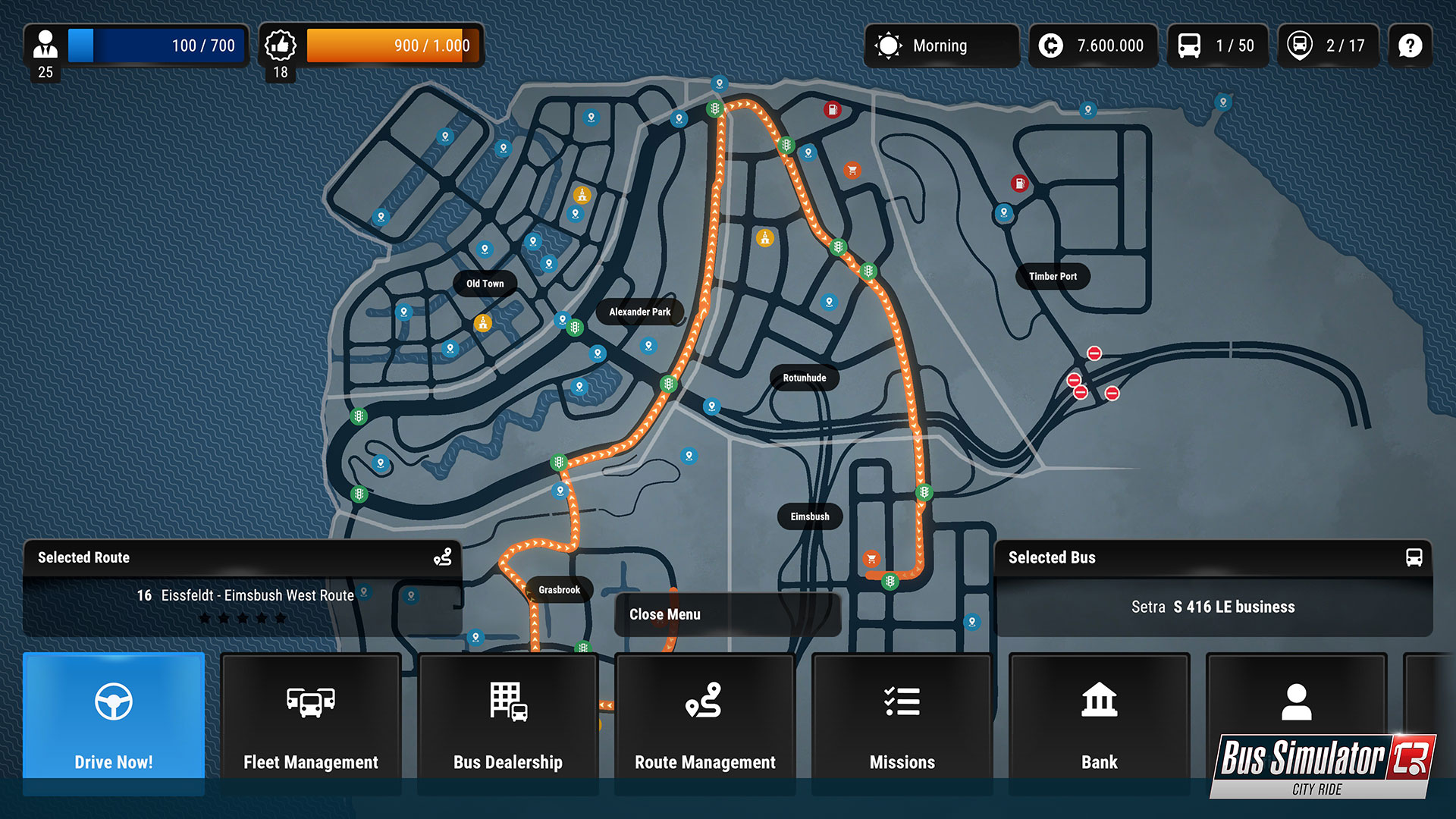Click the Timber Port label on the map
The width and height of the screenshot is (1456, 819).
click(x=1053, y=277)
